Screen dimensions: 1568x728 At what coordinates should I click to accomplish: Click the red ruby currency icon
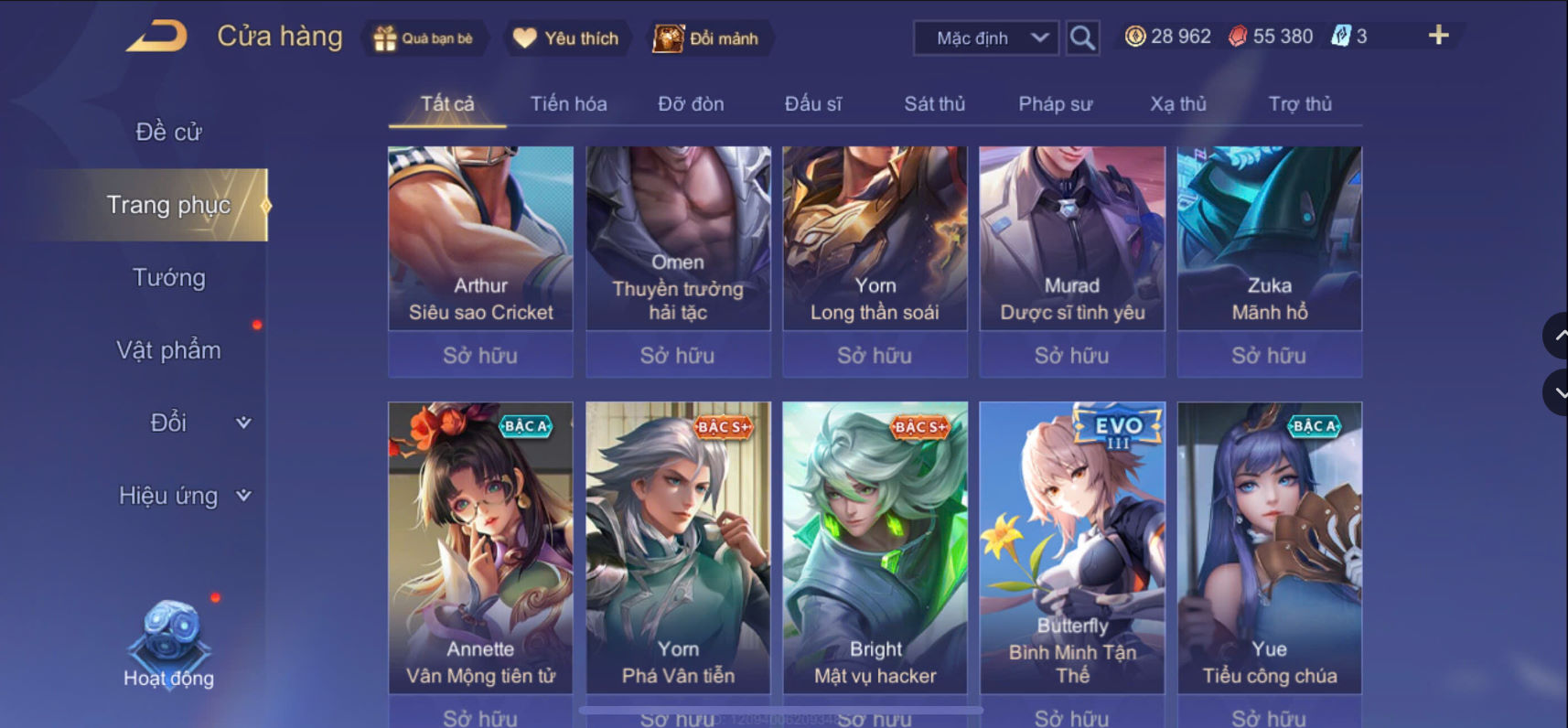1237,35
